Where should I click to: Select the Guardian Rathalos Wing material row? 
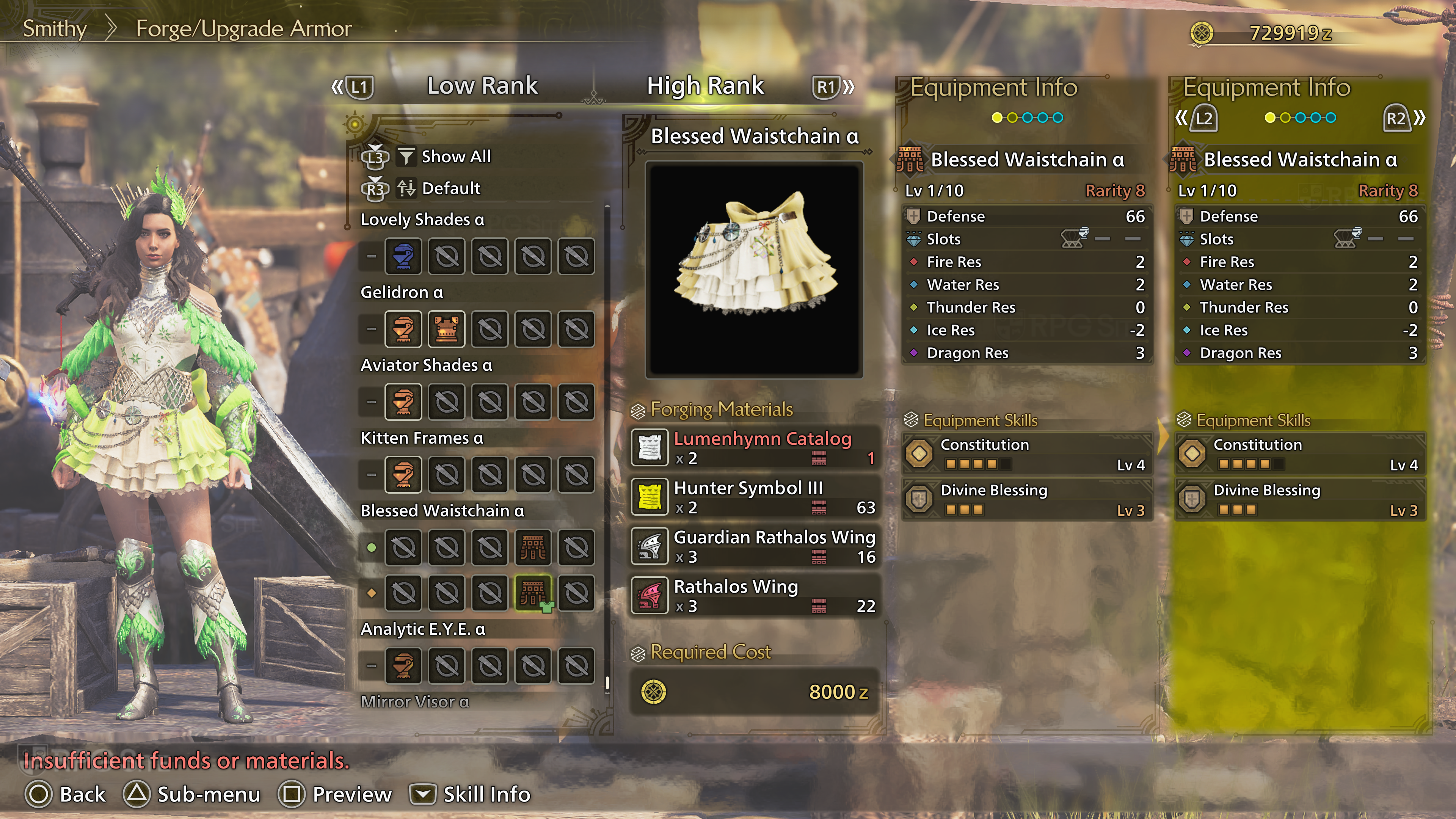point(755,546)
